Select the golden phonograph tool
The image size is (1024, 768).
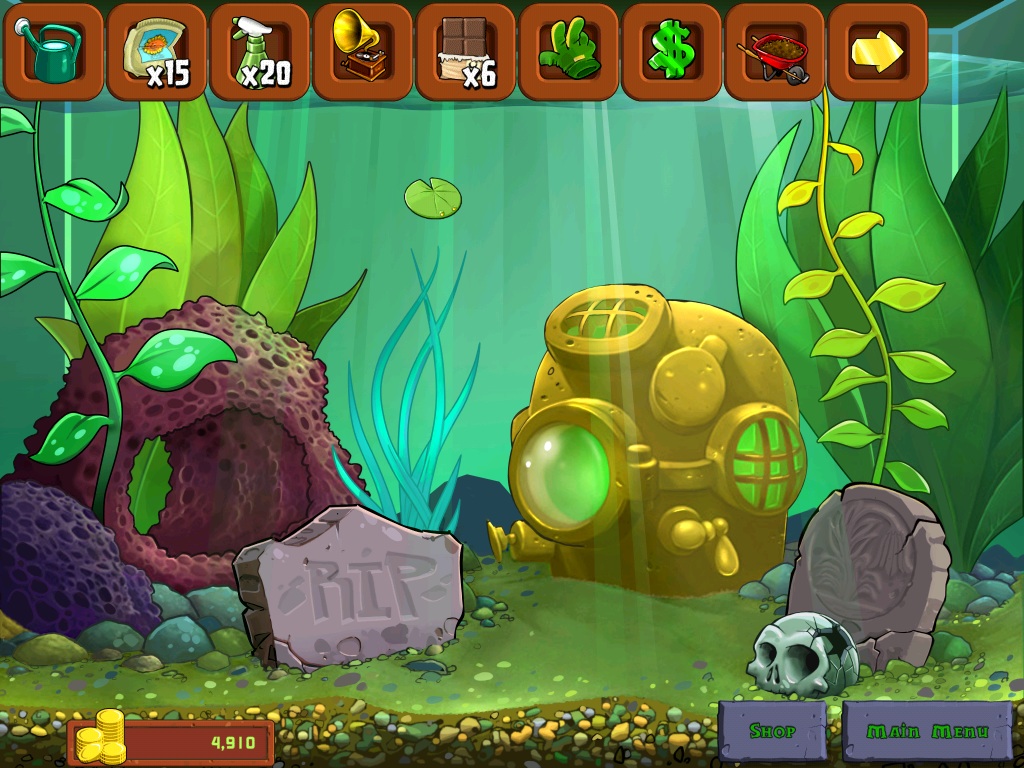coord(362,50)
